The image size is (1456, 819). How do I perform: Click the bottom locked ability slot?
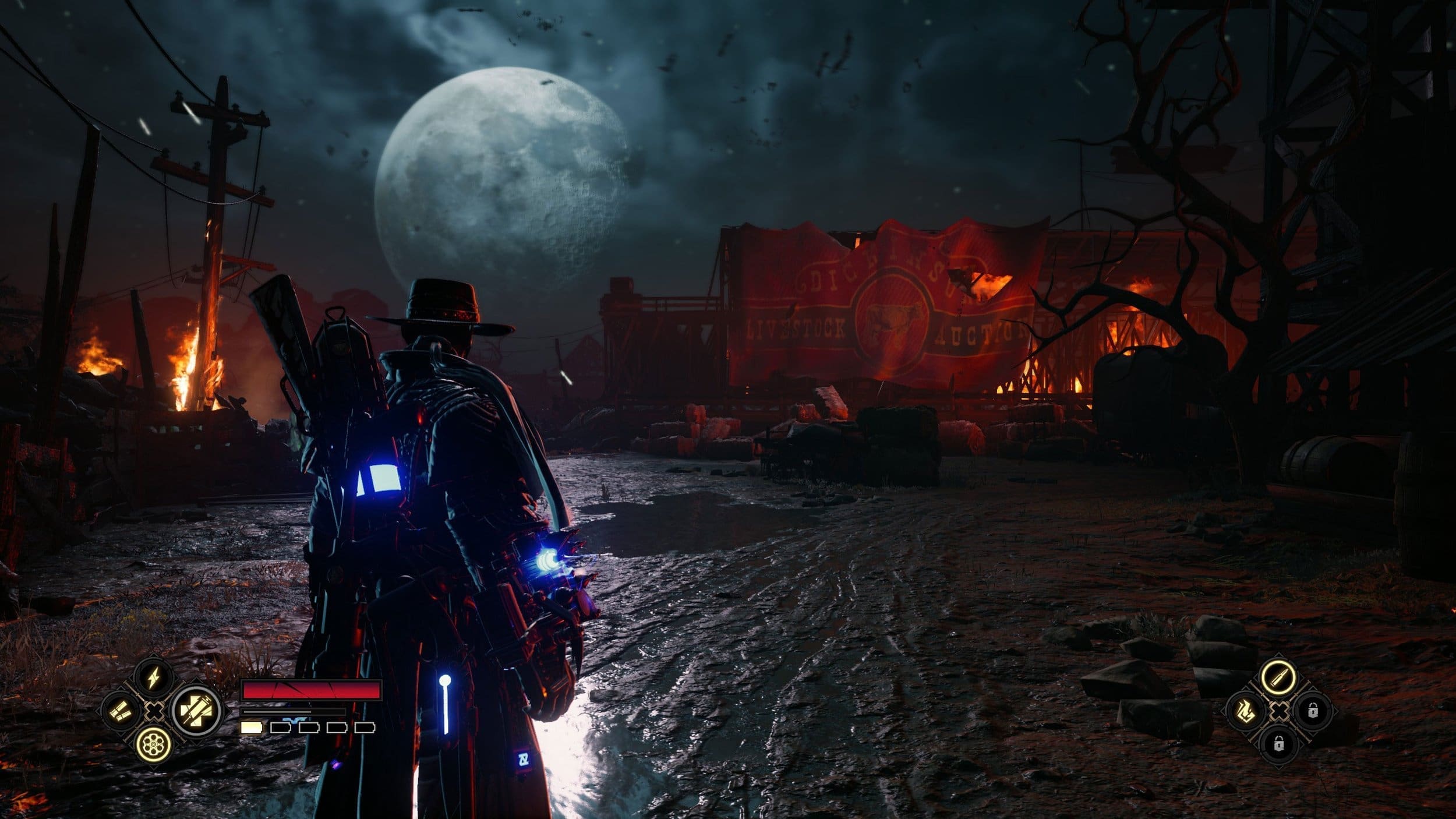(x=1279, y=744)
